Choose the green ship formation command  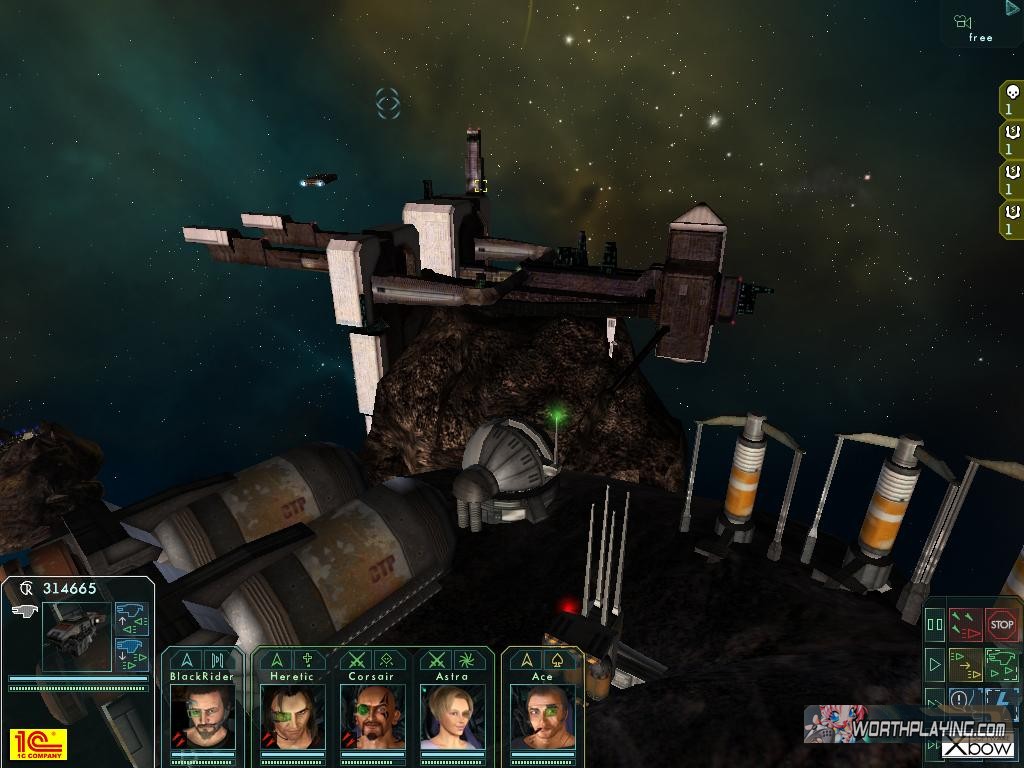tap(1001, 663)
